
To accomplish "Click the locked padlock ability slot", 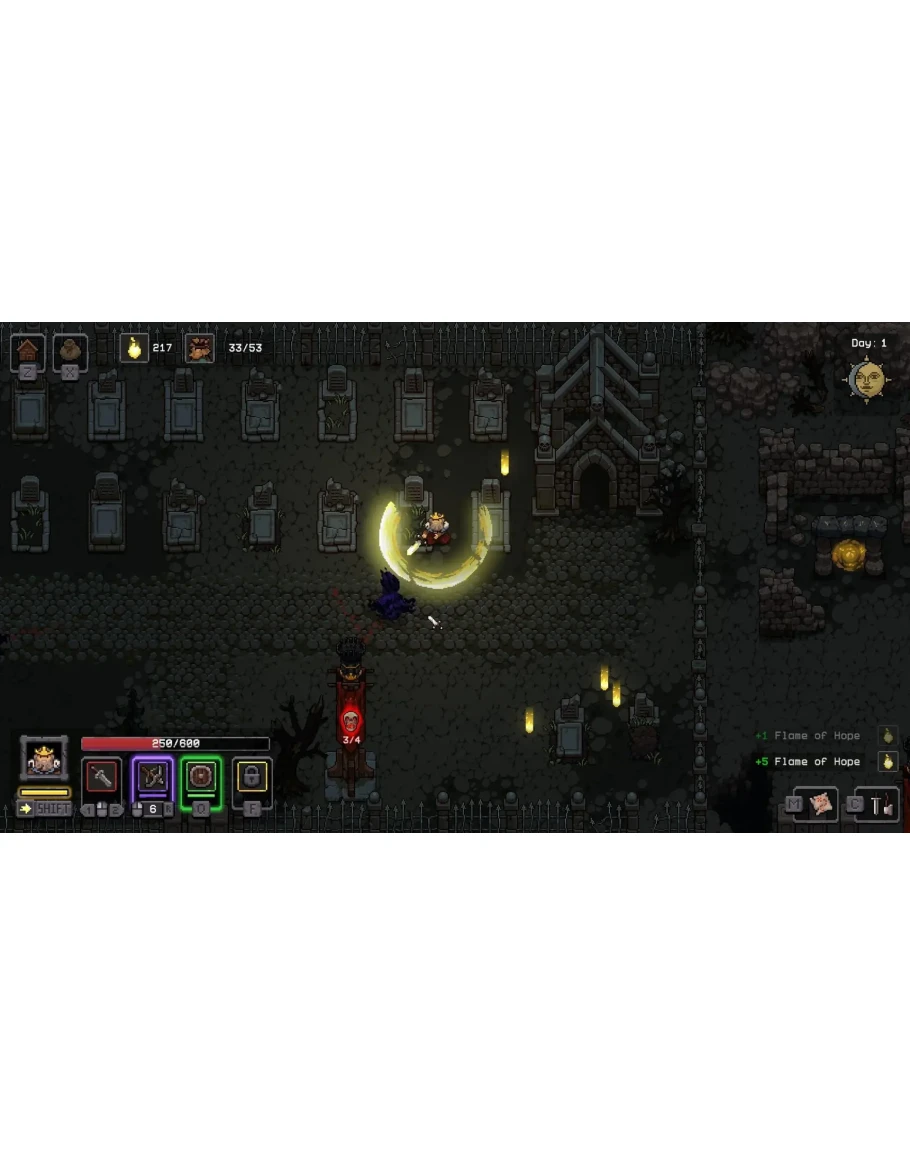I will [x=251, y=777].
